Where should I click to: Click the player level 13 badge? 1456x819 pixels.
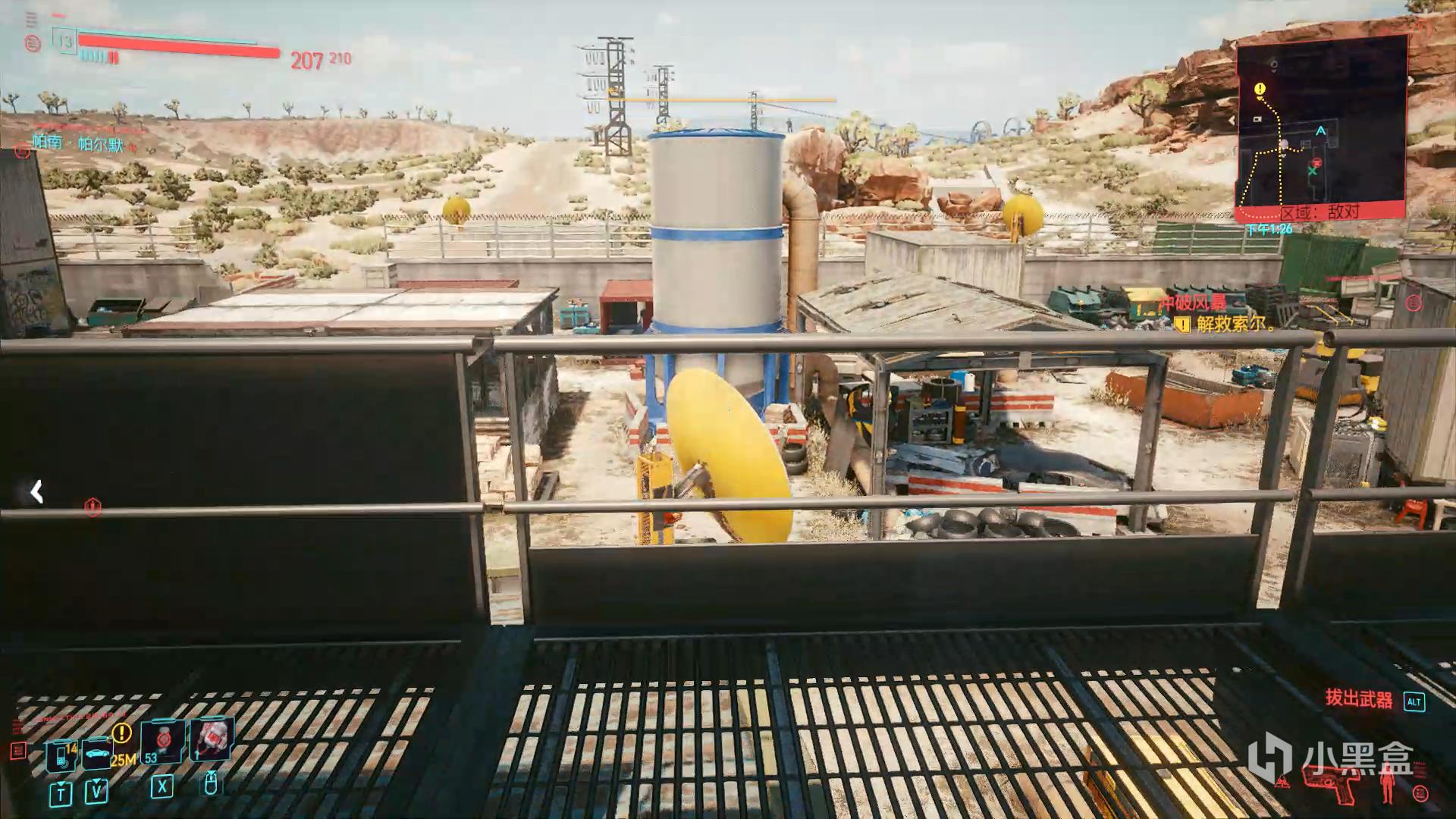64,42
